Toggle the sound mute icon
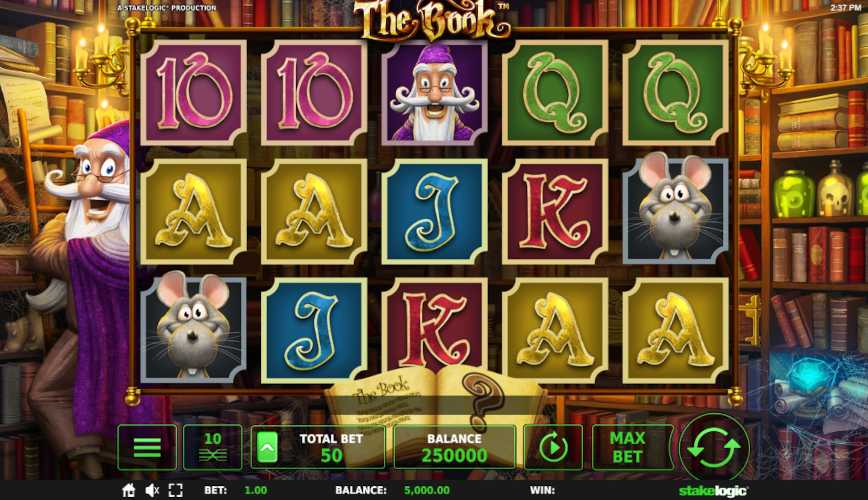 point(153,491)
